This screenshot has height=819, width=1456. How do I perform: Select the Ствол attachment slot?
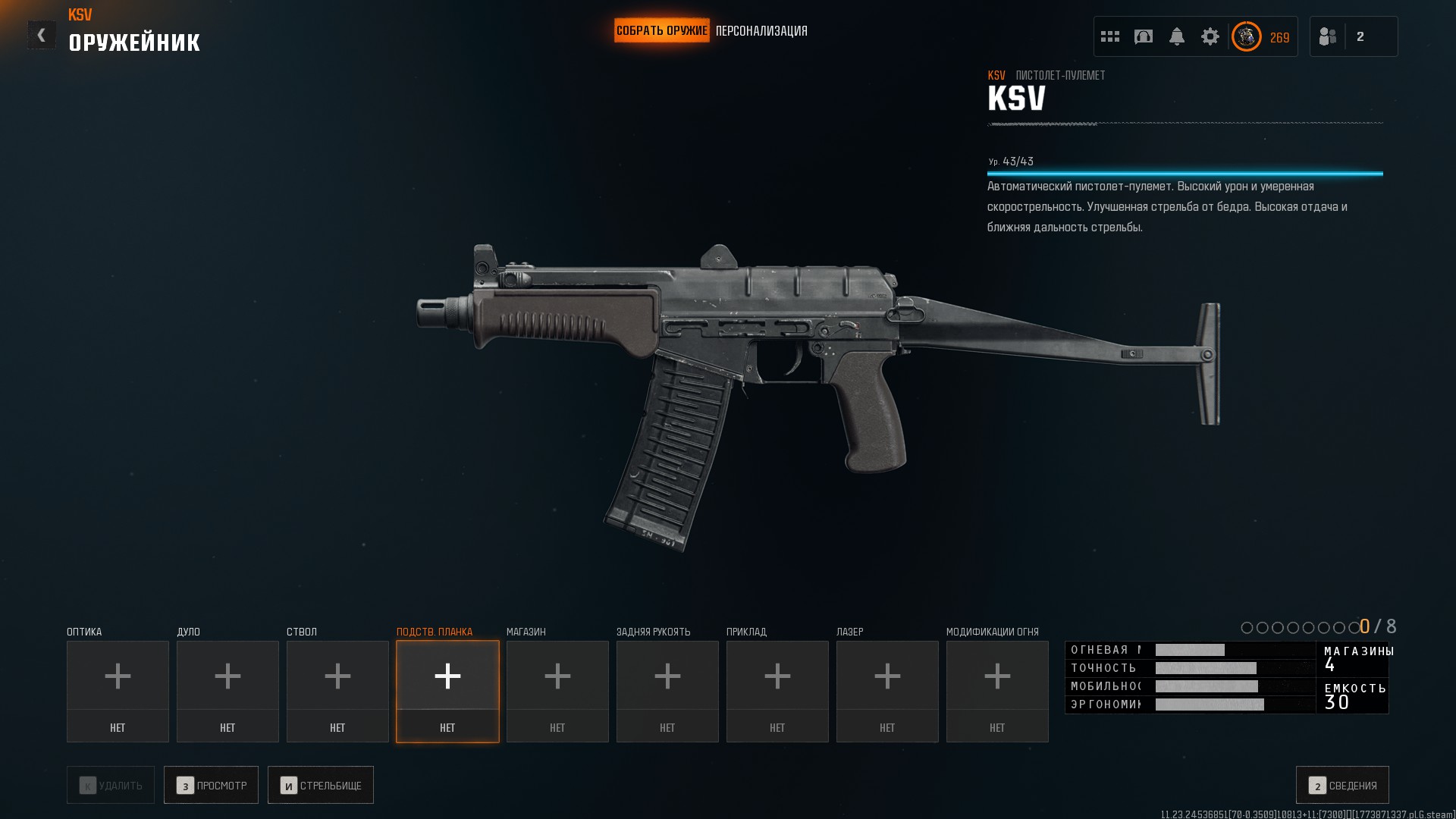[x=337, y=691]
